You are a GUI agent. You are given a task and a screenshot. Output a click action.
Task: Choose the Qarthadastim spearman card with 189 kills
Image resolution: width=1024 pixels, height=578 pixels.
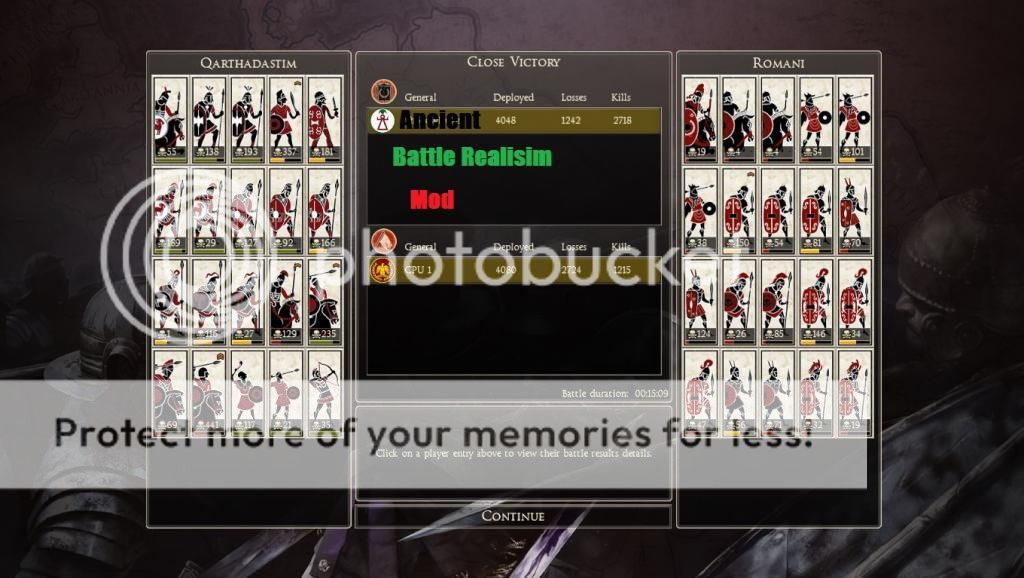(170, 209)
